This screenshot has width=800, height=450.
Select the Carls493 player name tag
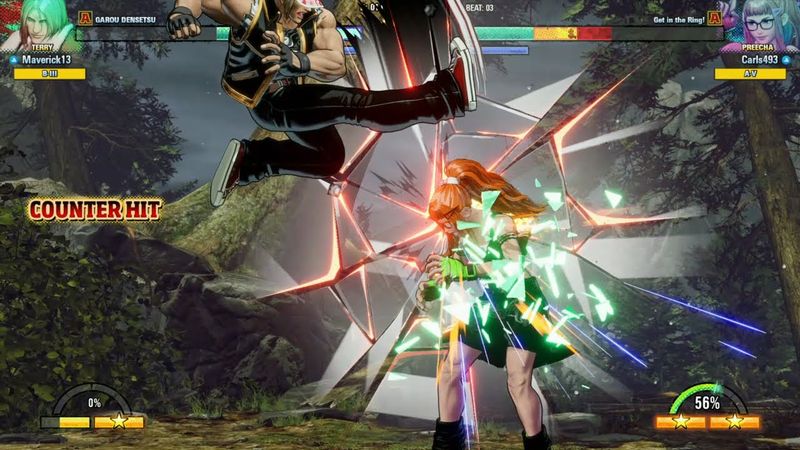tap(752, 60)
